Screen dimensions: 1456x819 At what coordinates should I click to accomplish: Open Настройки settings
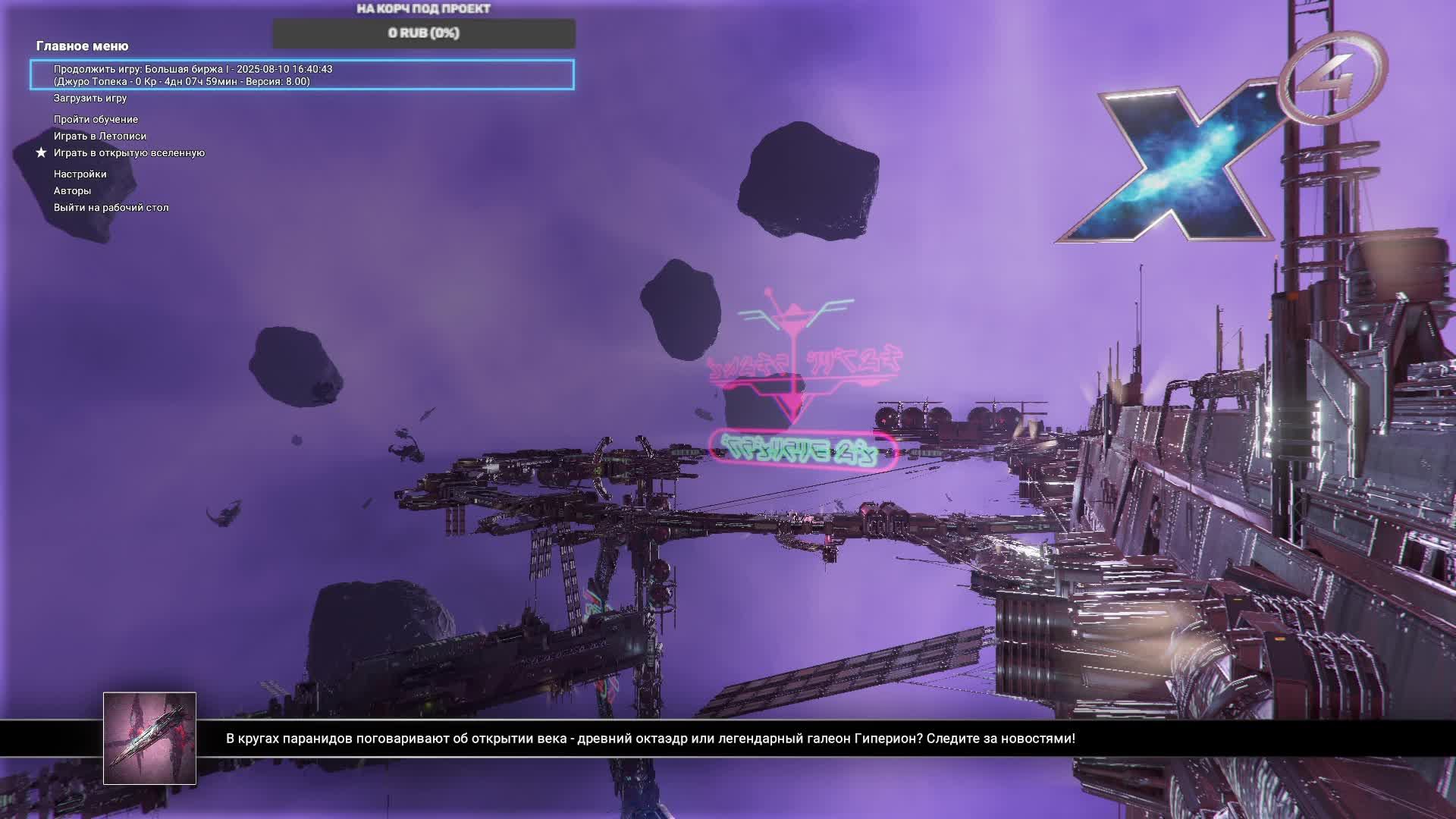point(80,174)
